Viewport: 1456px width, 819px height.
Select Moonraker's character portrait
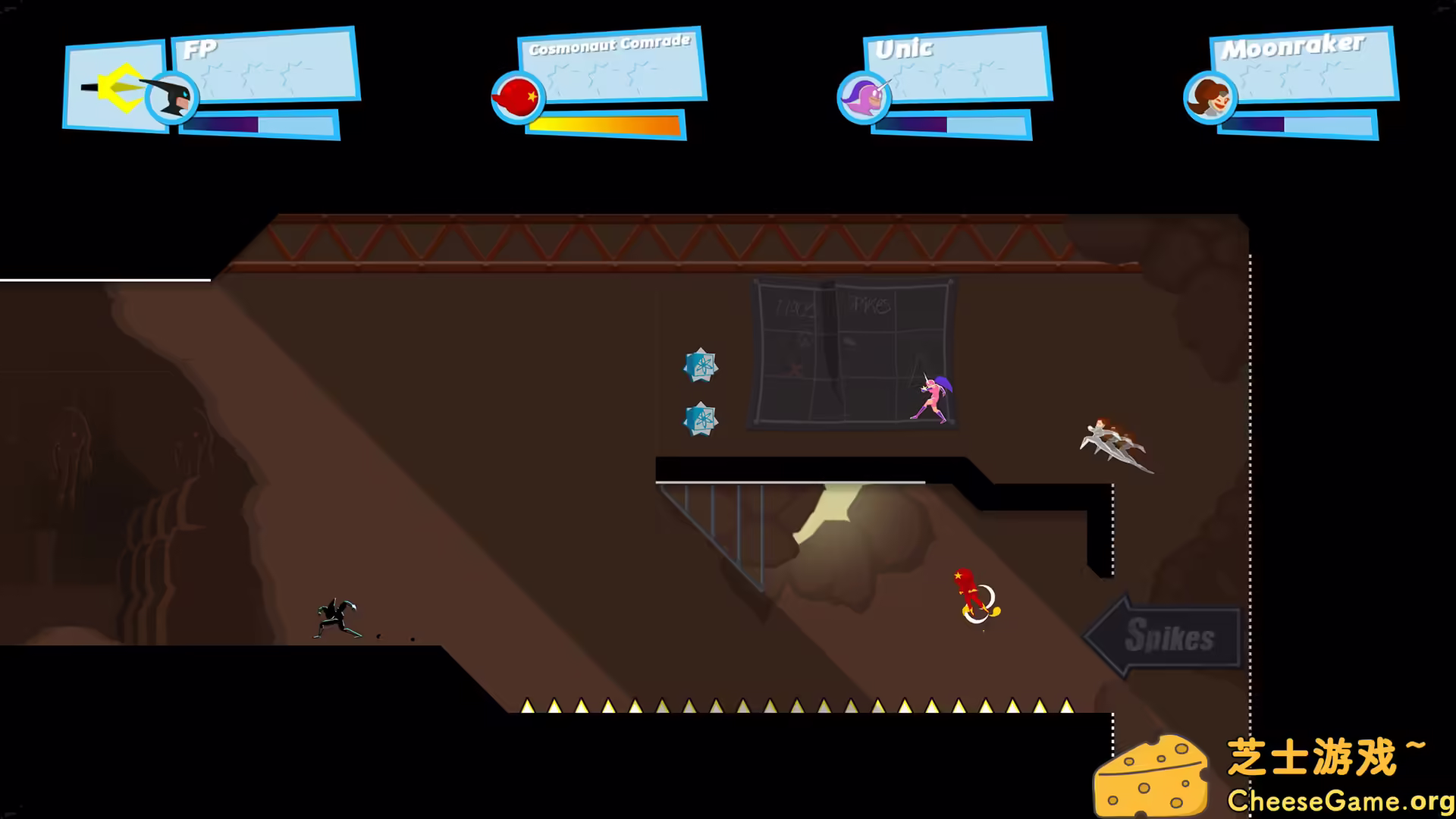(x=1211, y=99)
